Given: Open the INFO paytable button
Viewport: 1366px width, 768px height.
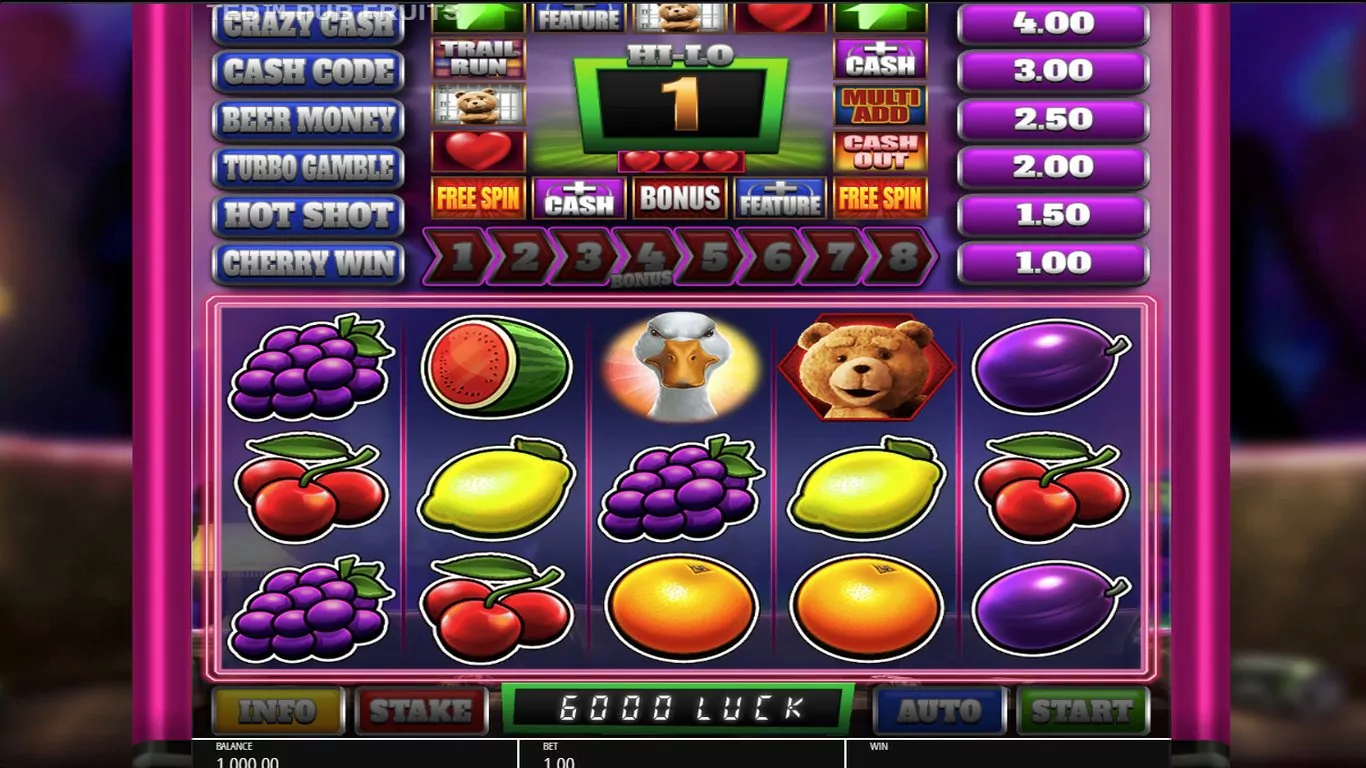Looking at the screenshot, I should (278, 710).
